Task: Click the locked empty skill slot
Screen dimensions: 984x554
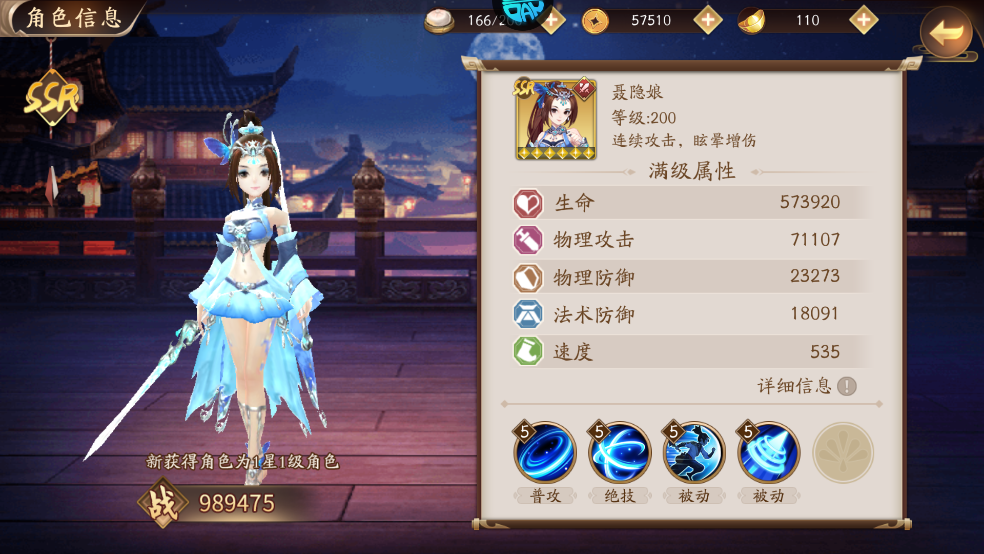Action: (x=843, y=453)
